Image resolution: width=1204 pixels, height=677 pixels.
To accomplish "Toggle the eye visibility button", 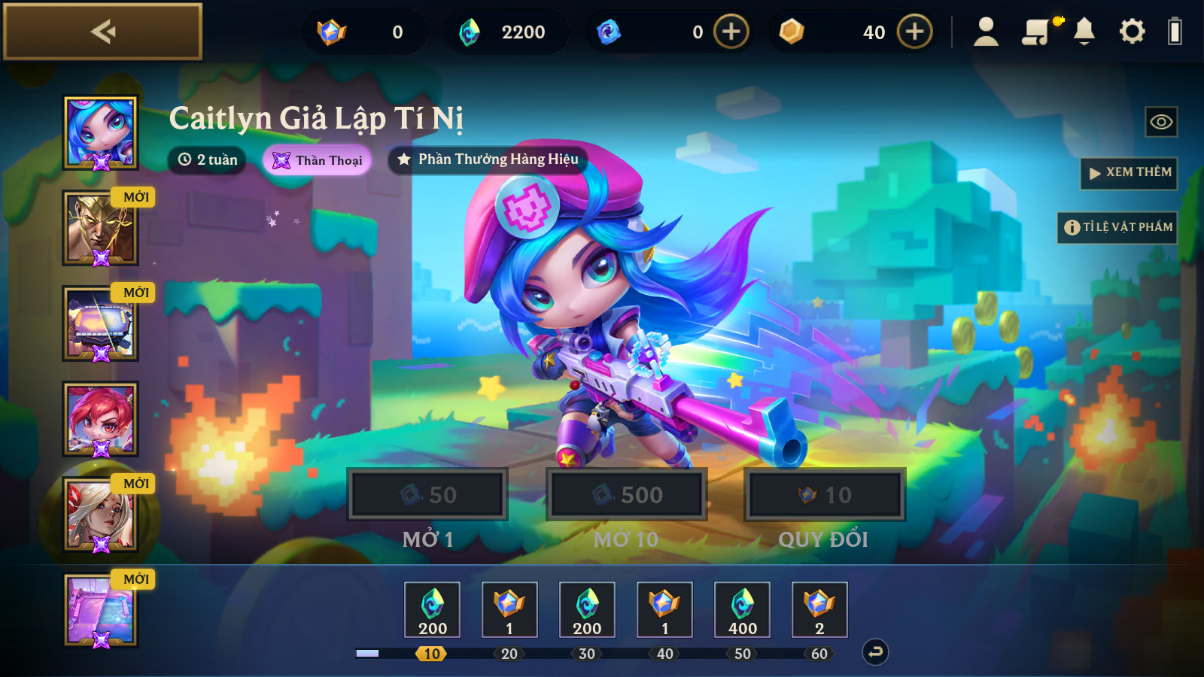I will pyautogui.click(x=1160, y=122).
